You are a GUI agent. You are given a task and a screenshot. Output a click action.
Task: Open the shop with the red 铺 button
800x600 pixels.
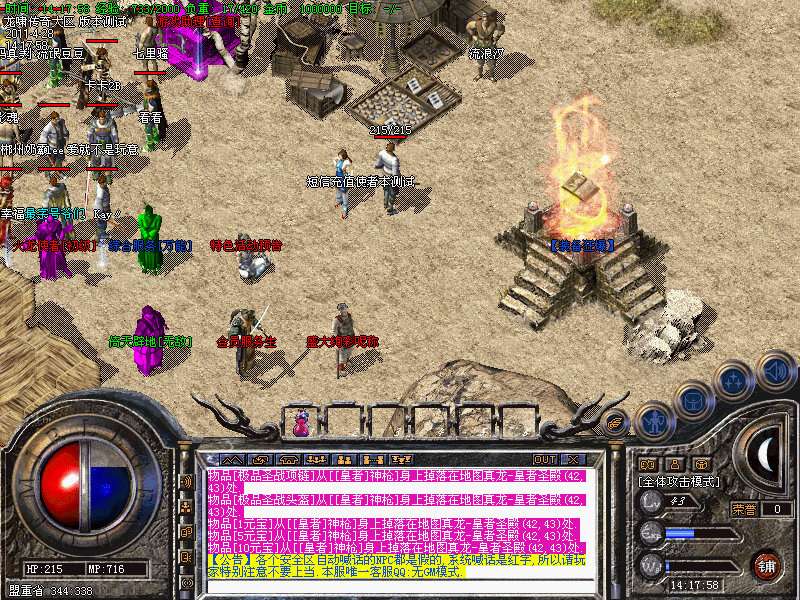tap(767, 565)
